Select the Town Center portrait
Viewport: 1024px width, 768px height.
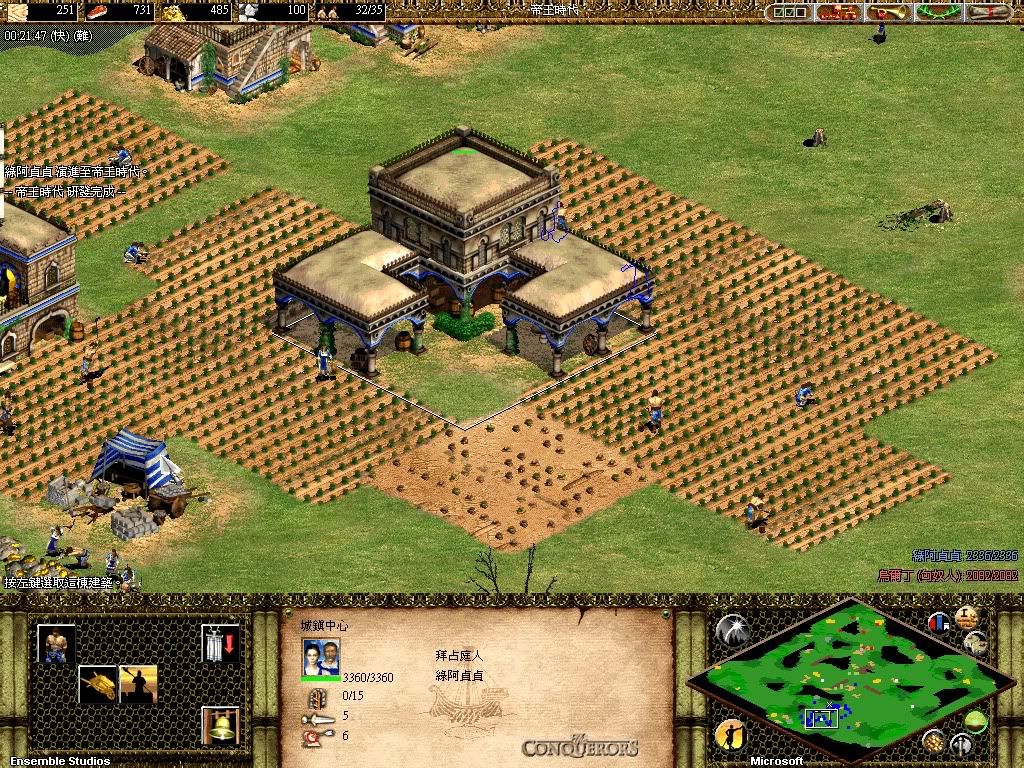321,657
